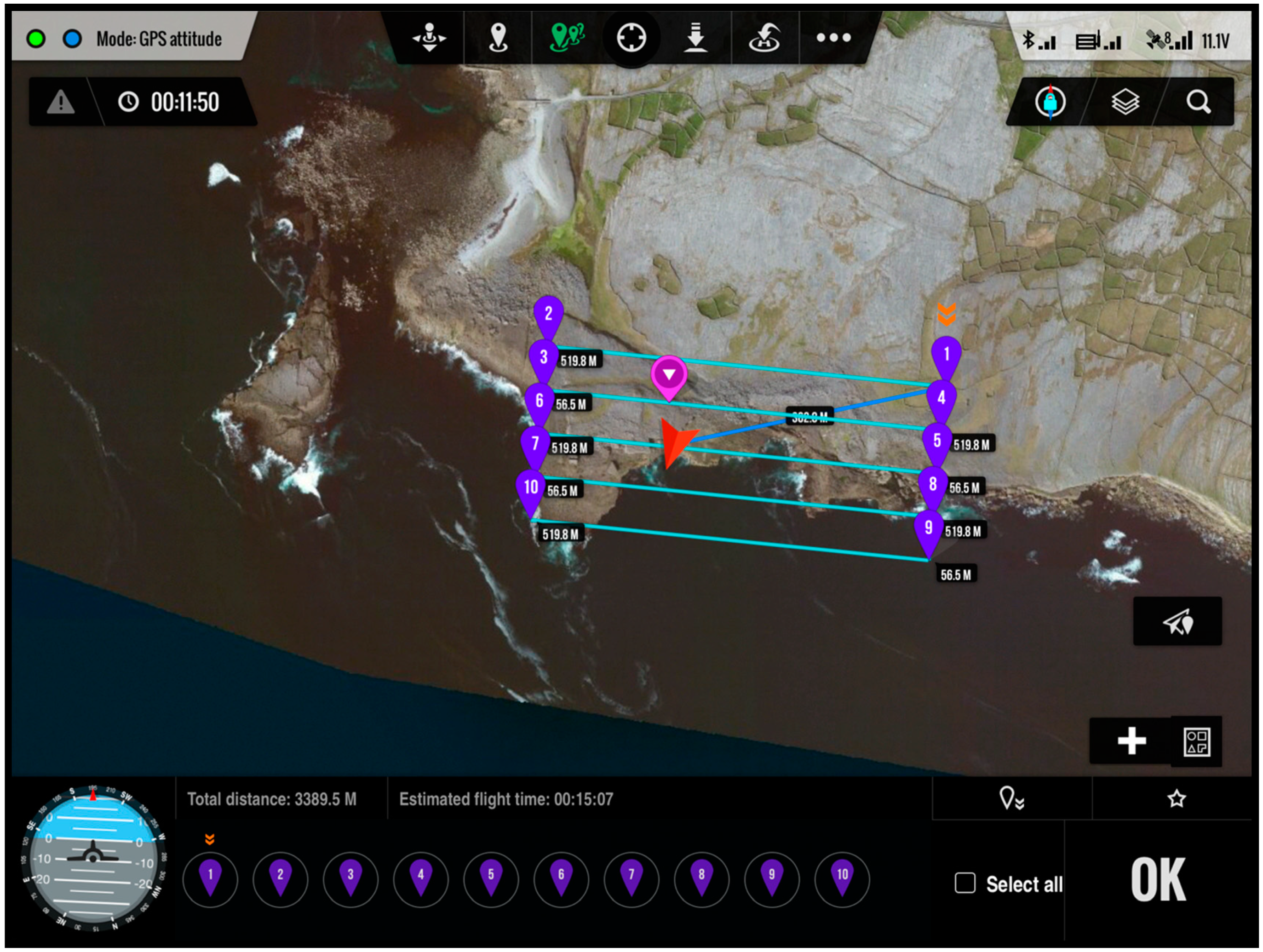Save route using the star icon
The width and height of the screenshot is (1263, 952).
point(1176,798)
